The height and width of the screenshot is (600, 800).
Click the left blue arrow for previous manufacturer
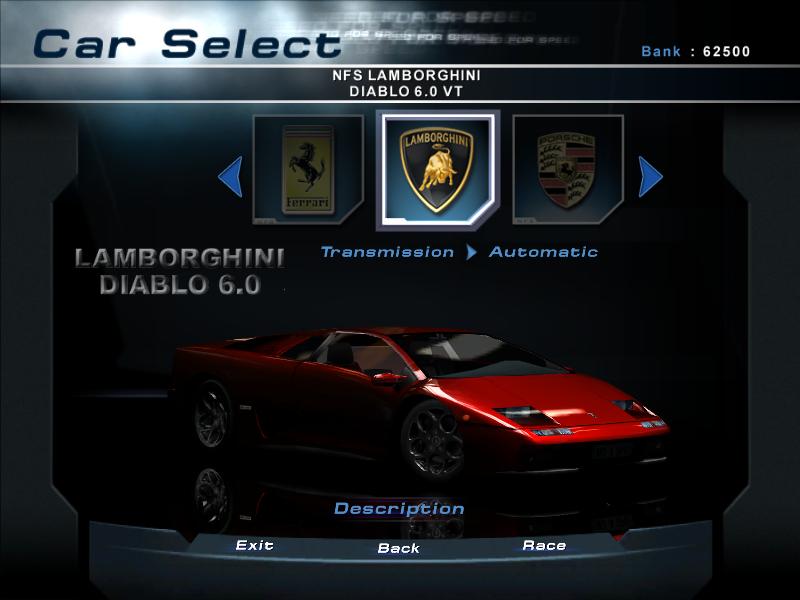point(231,177)
